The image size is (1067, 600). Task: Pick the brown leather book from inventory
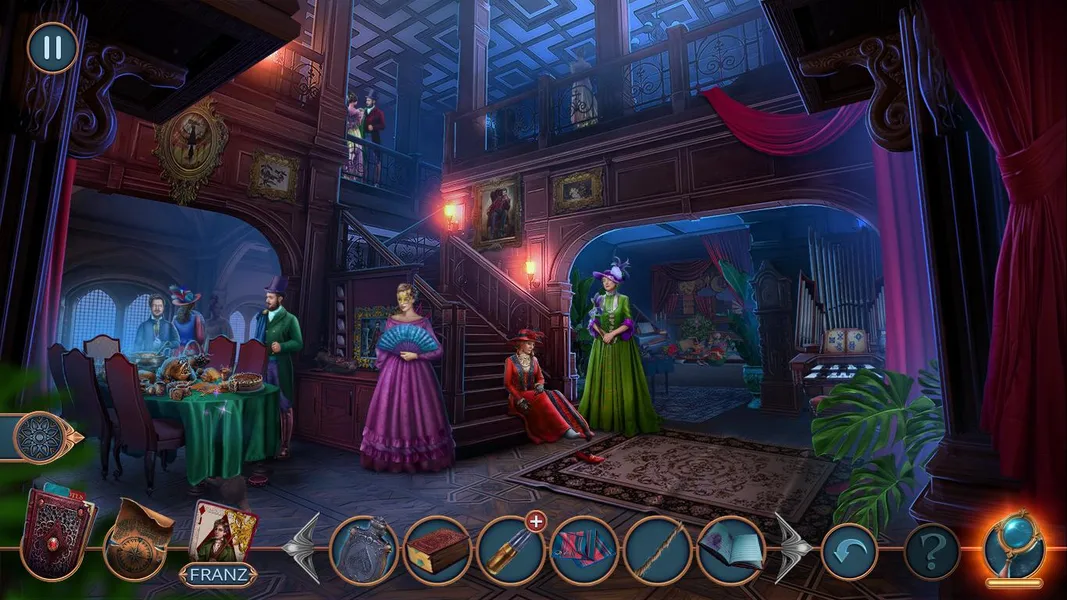pos(437,550)
